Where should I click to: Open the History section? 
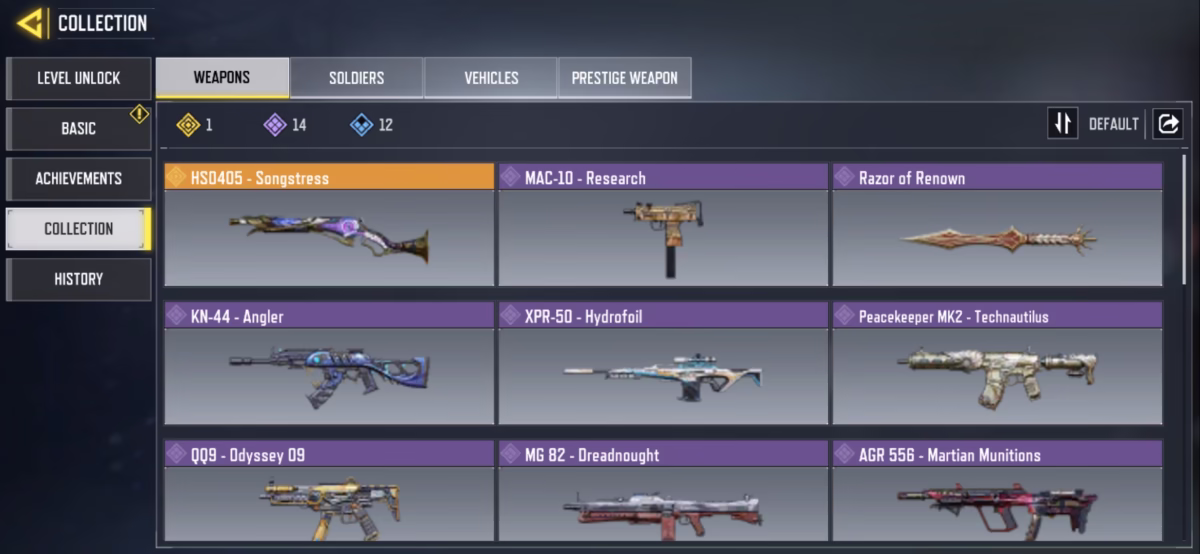(x=79, y=279)
